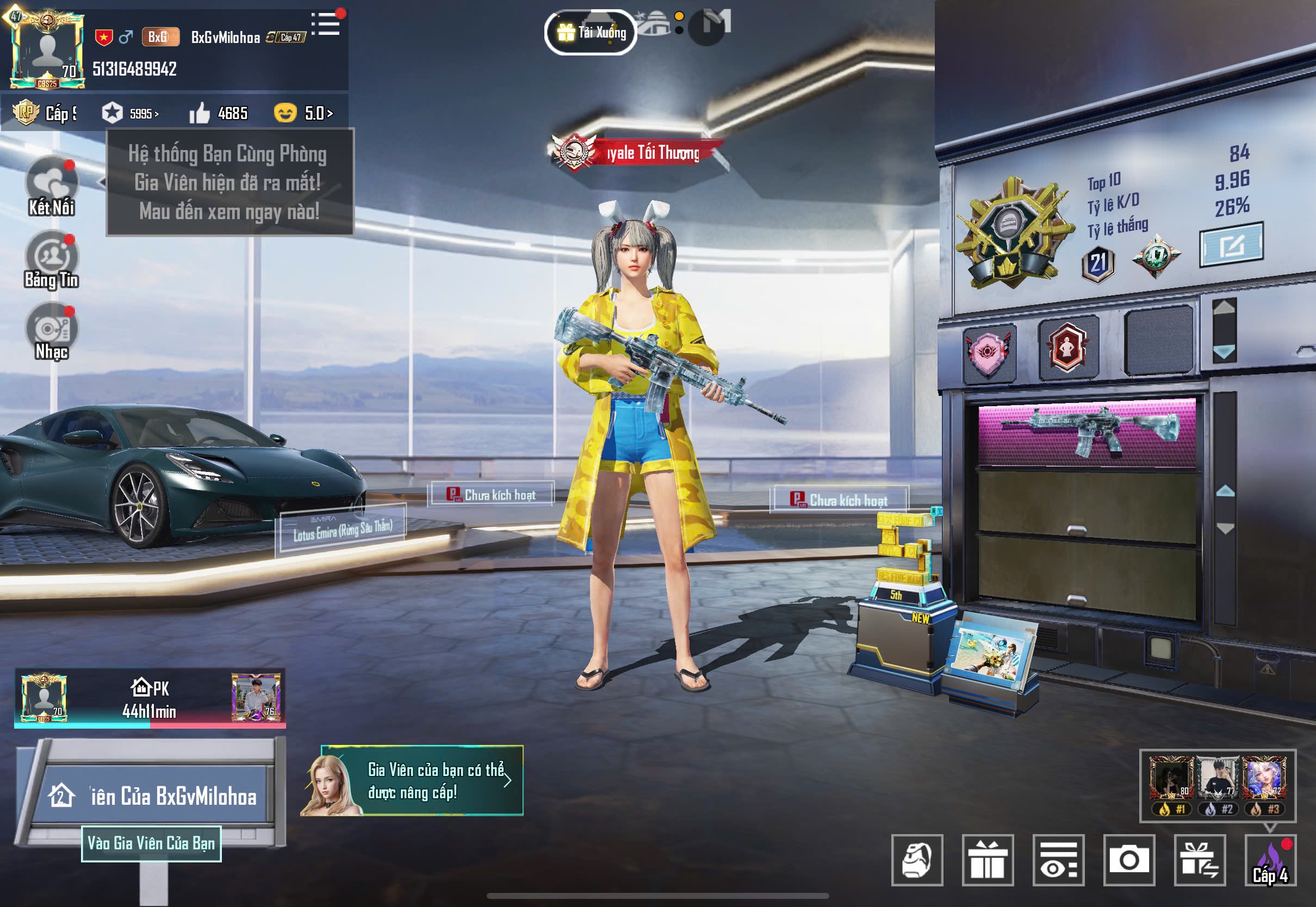View the thumbs-up likes count 4685

tap(219, 113)
